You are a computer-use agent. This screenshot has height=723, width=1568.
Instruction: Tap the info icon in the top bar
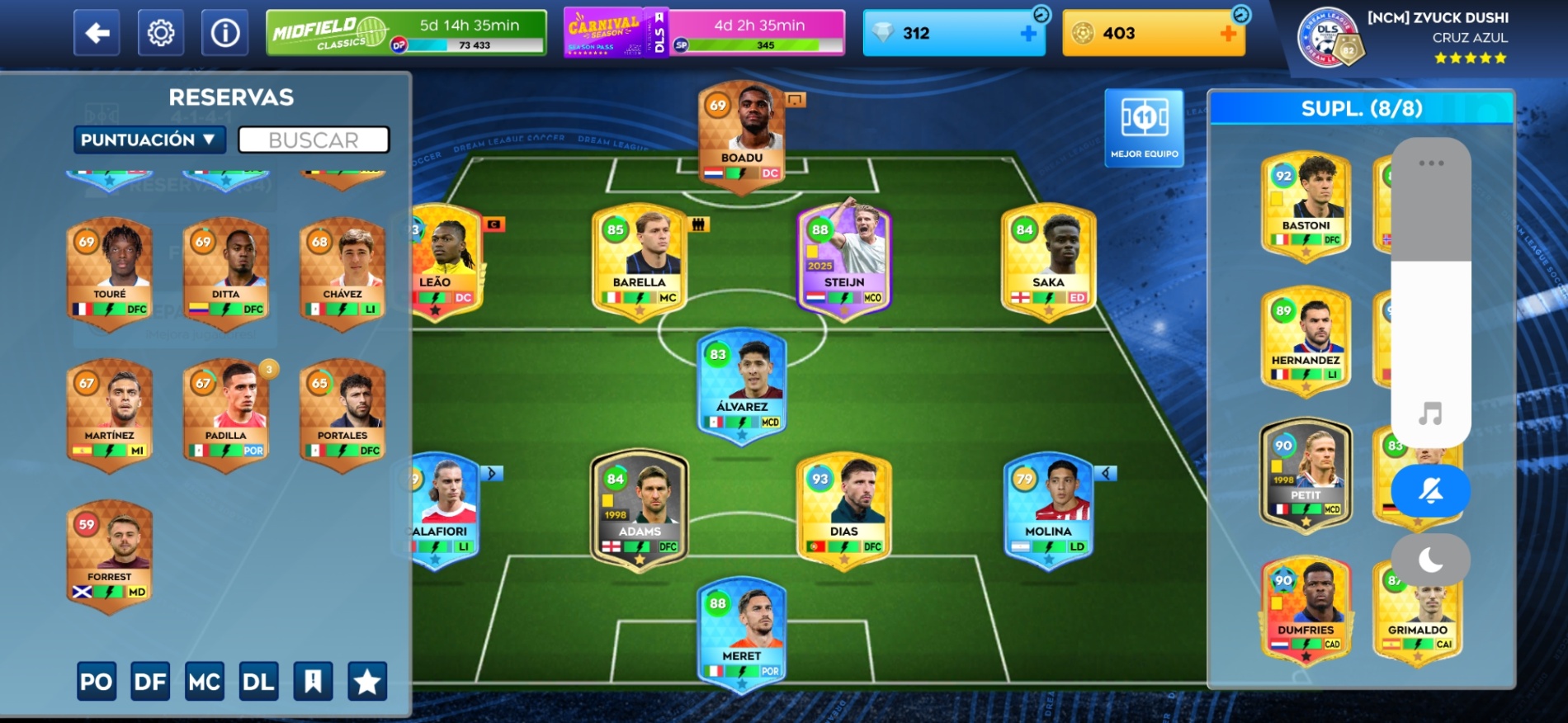coord(224,33)
